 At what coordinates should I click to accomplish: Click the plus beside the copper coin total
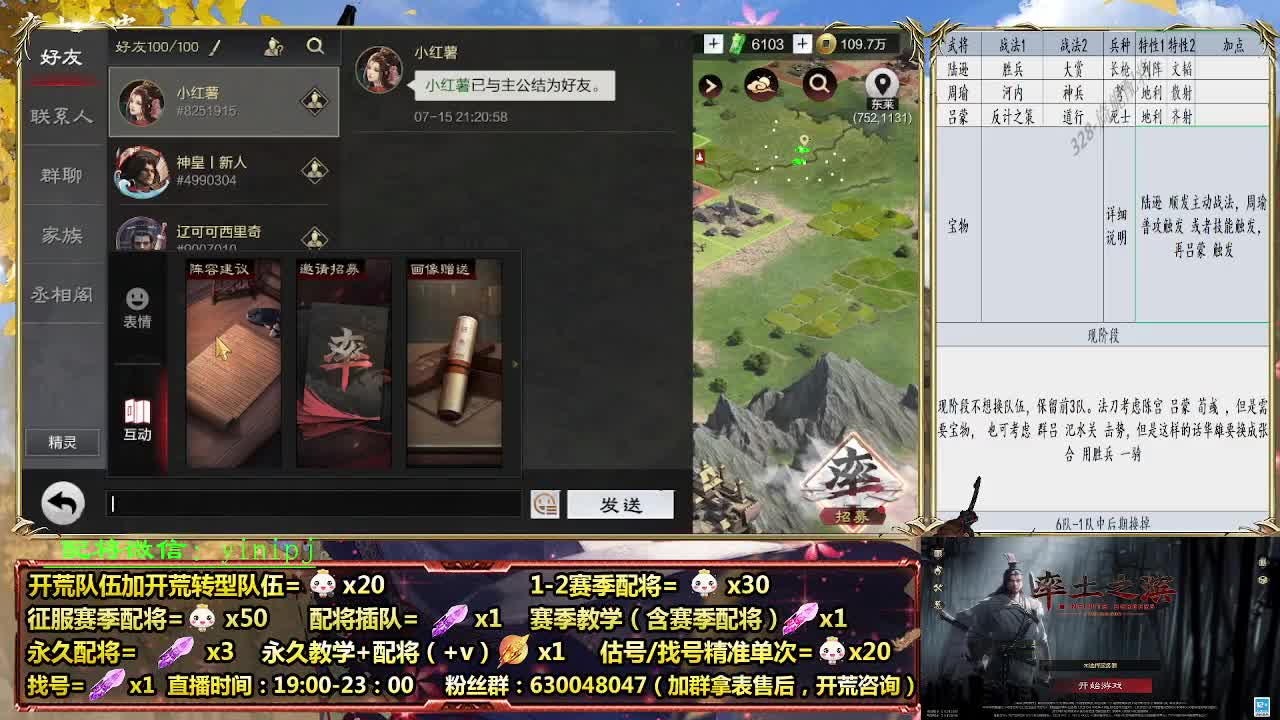point(800,44)
